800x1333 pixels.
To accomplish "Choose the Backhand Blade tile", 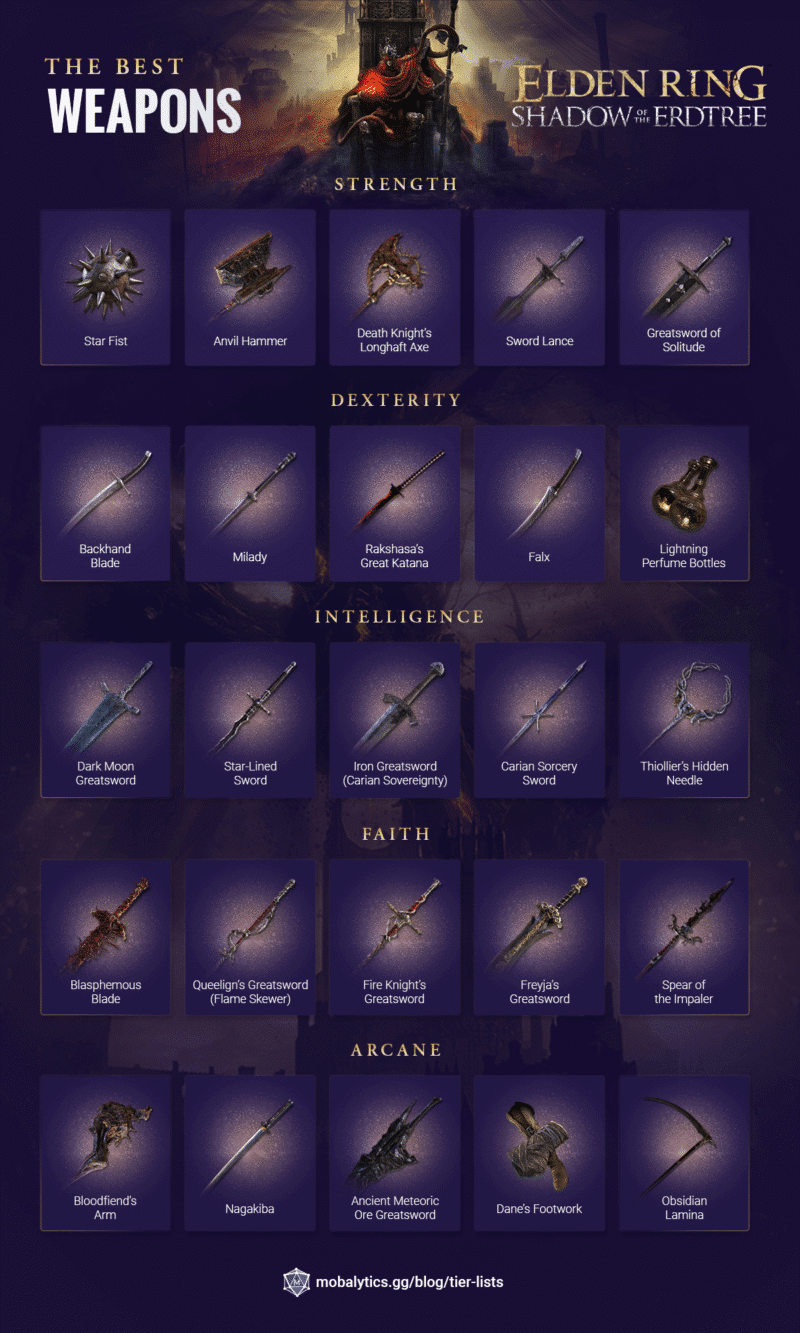I will (105, 503).
